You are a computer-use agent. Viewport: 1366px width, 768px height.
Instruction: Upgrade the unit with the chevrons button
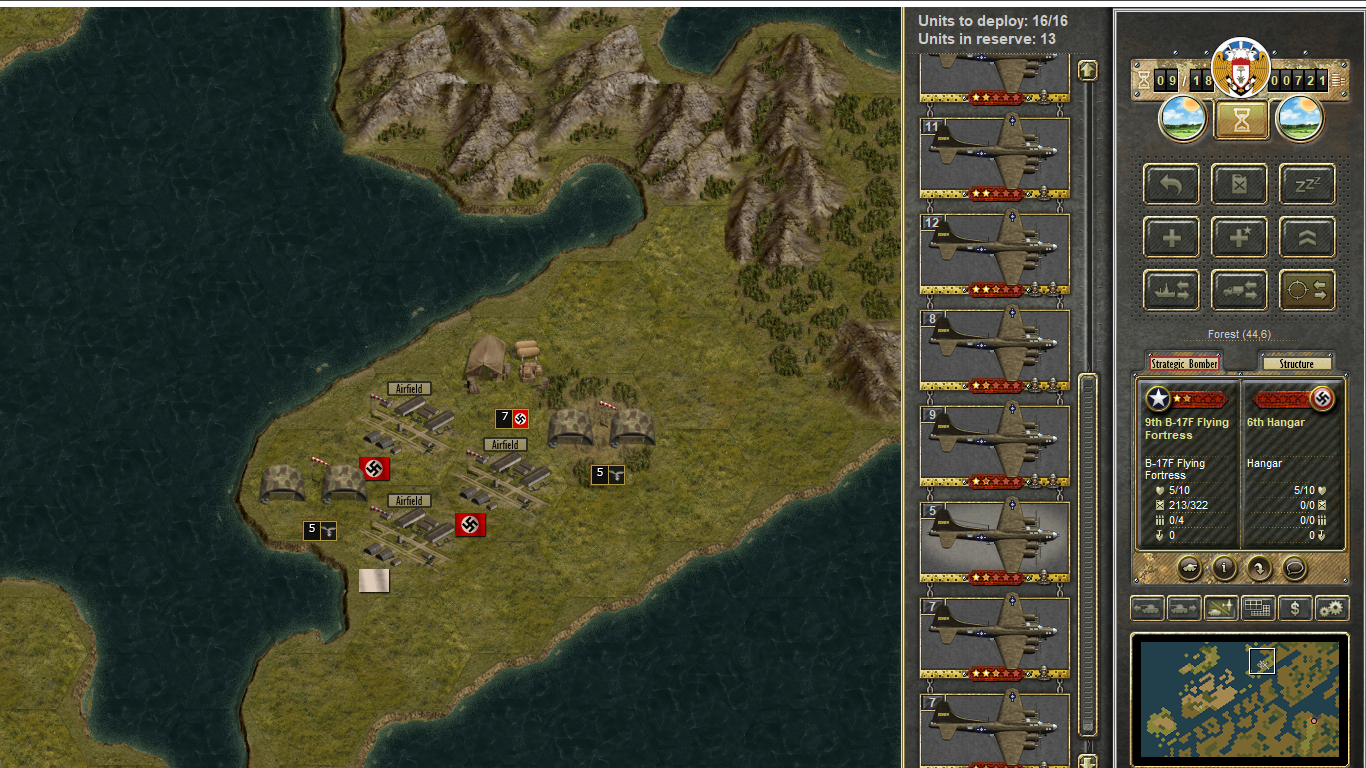tap(1307, 238)
